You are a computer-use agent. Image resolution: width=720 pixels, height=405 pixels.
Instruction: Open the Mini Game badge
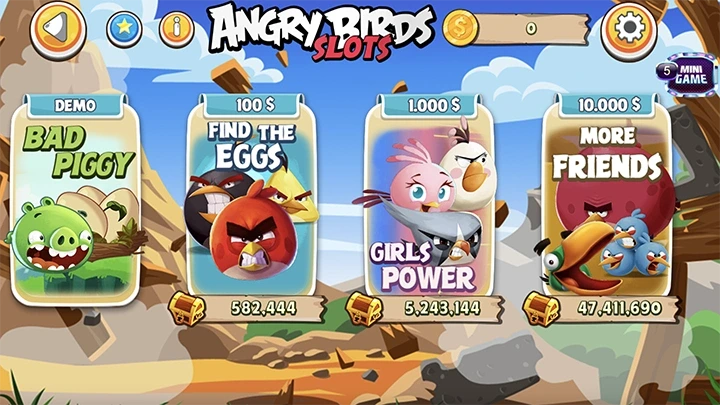pyautogui.click(x=683, y=72)
